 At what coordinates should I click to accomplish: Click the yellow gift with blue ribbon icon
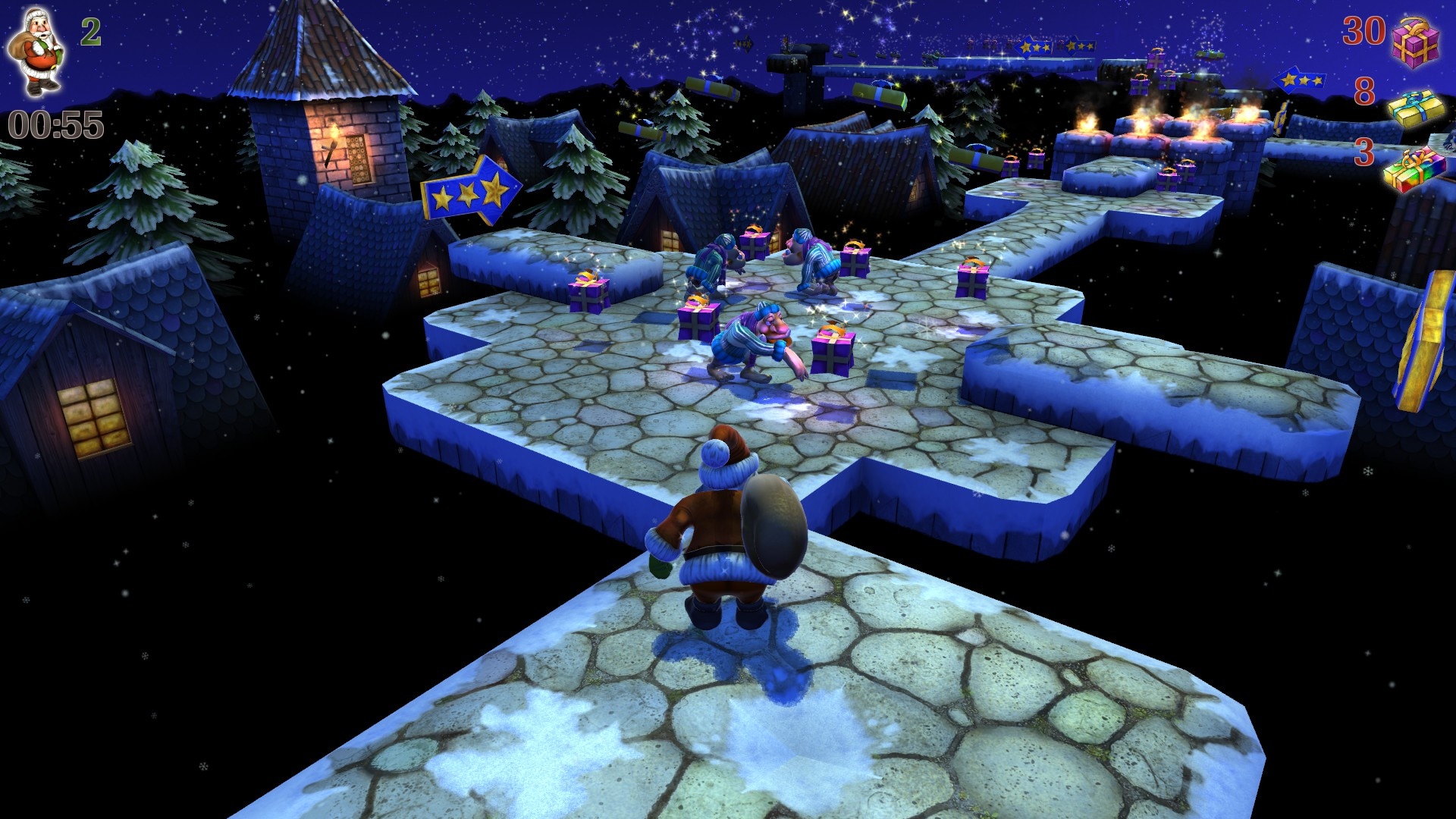pyautogui.click(x=1417, y=108)
